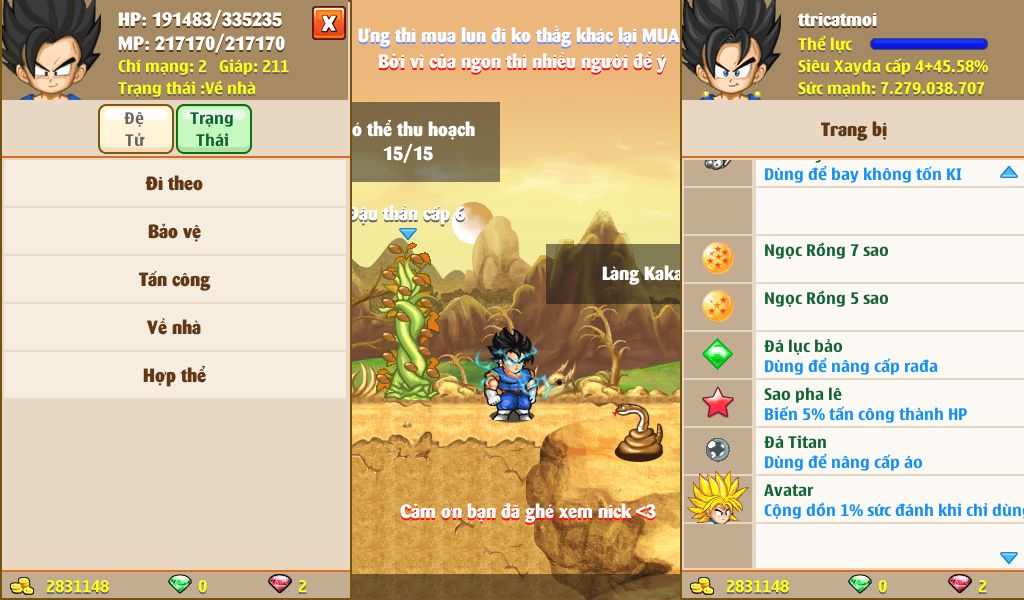The width and height of the screenshot is (1024, 600).
Task: Choose the Tấn công command
Action: (175, 280)
